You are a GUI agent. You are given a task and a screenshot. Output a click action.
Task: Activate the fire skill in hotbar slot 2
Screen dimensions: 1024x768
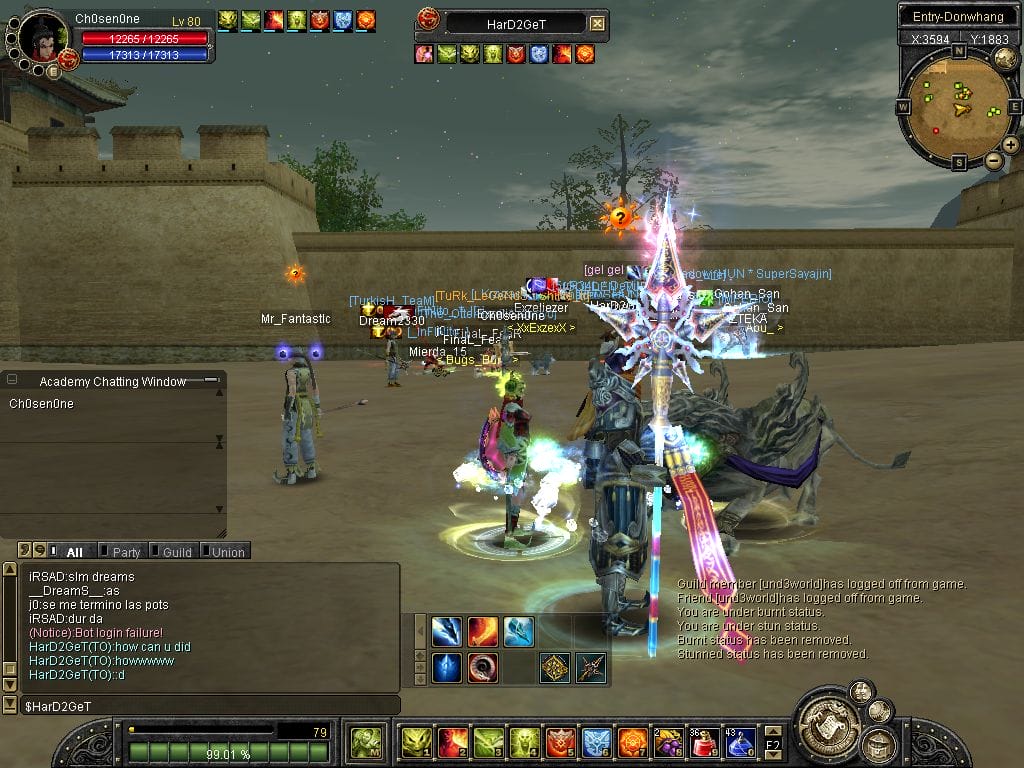pyautogui.click(x=452, y=743)
